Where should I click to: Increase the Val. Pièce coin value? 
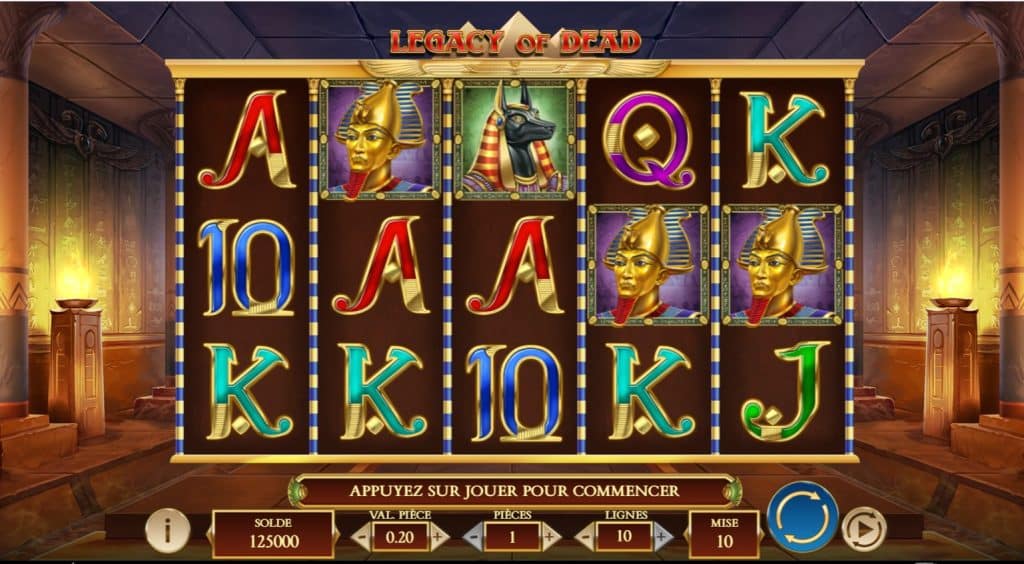point(437,537)
